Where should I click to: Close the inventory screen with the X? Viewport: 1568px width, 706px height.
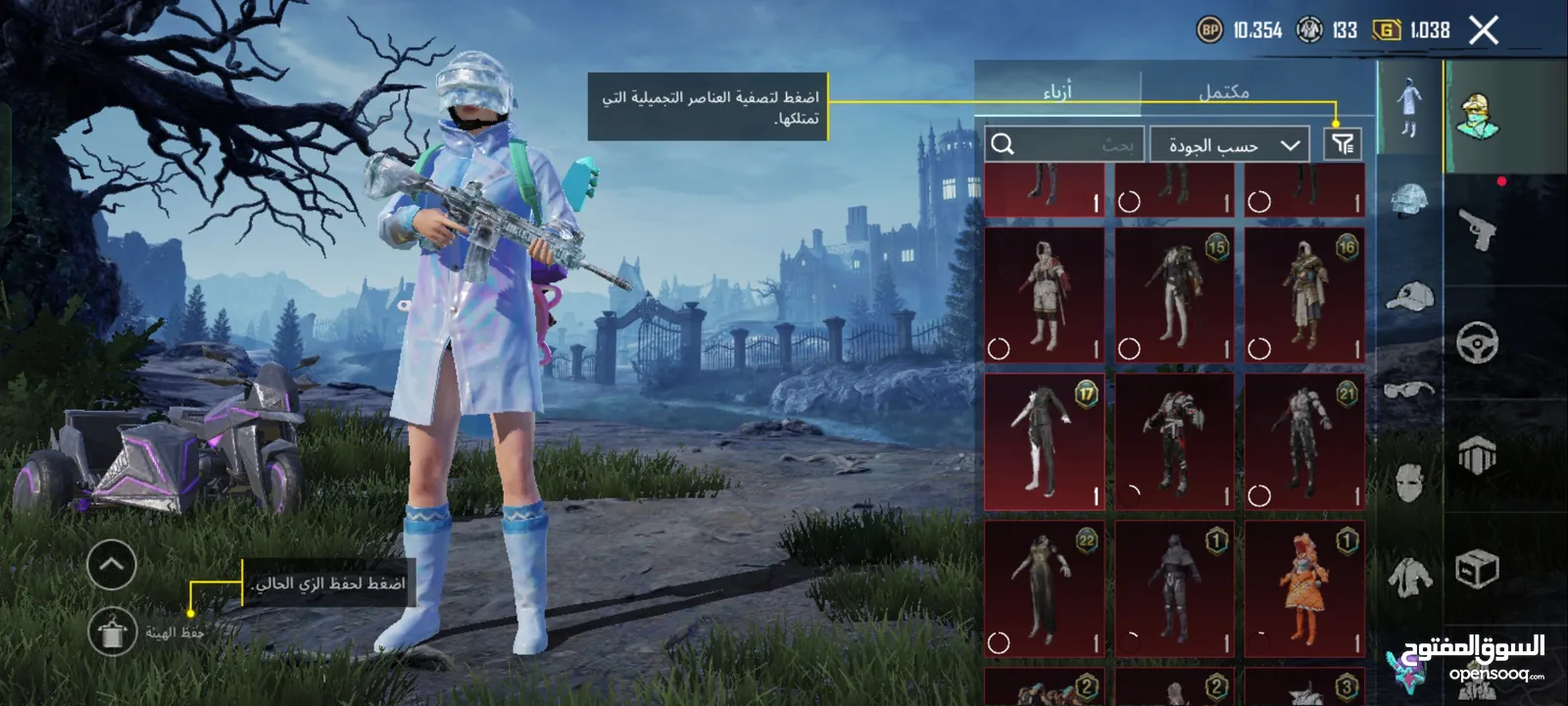pyautogui.click(x=1484, y=31)
